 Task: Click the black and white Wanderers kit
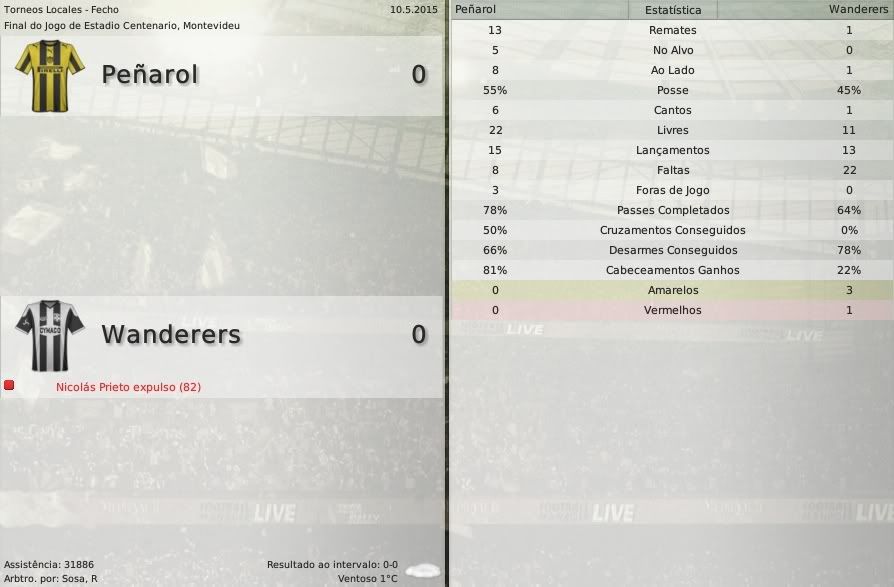pos(50,335)
